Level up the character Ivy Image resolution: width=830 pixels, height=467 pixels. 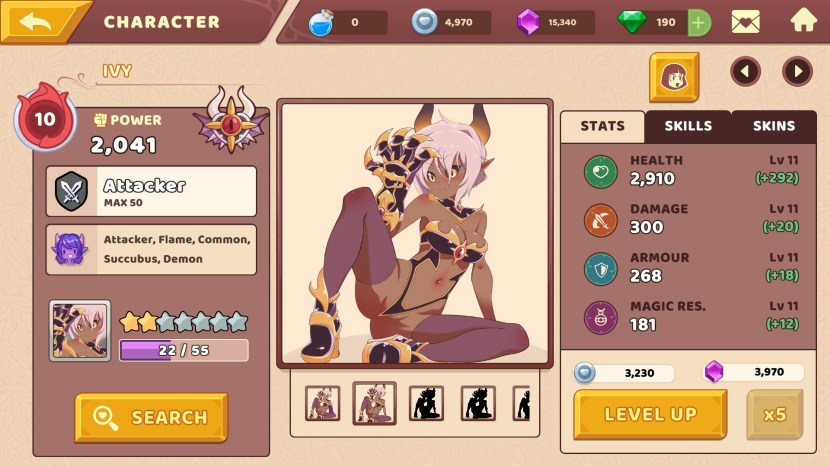click(x=650, y=414)
